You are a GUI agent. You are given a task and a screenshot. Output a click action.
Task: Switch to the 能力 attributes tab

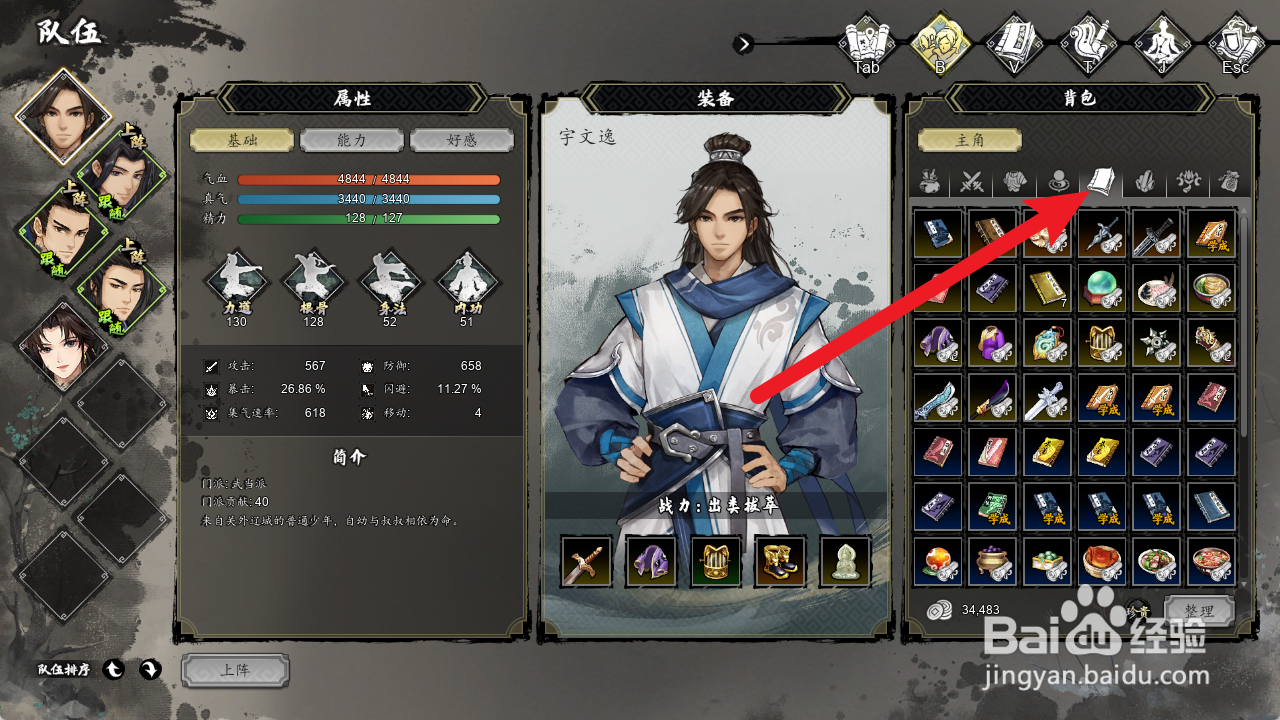click(x=350, y=140)
